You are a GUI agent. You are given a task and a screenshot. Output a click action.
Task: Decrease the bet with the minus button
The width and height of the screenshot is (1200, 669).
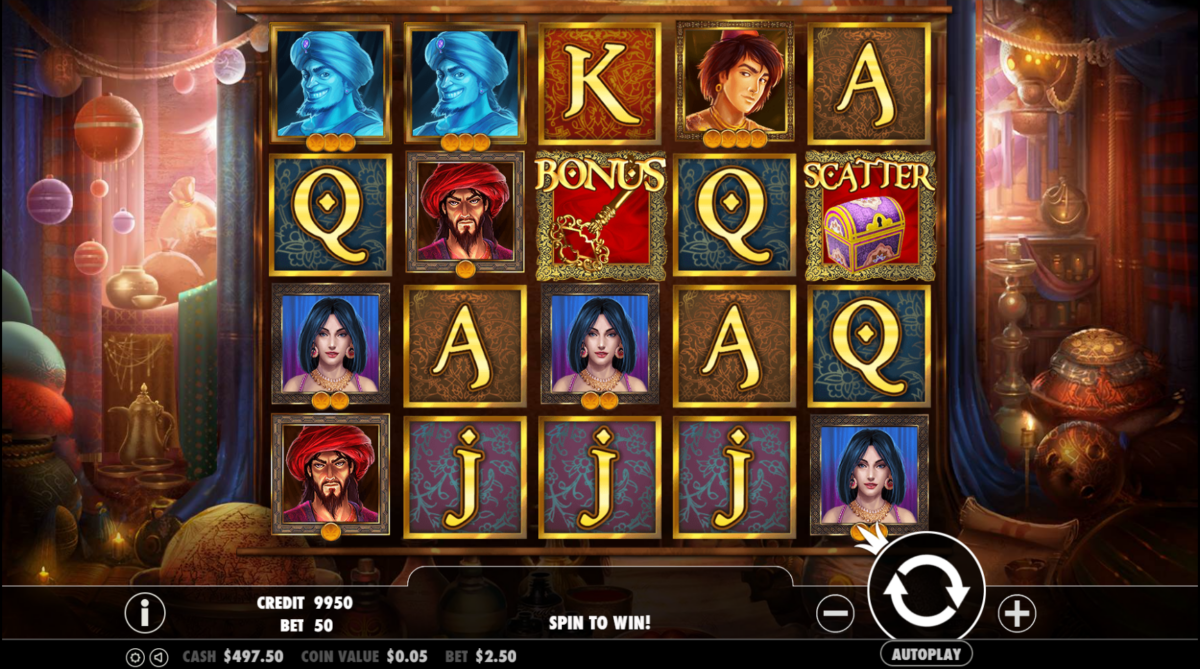point(835,613)
